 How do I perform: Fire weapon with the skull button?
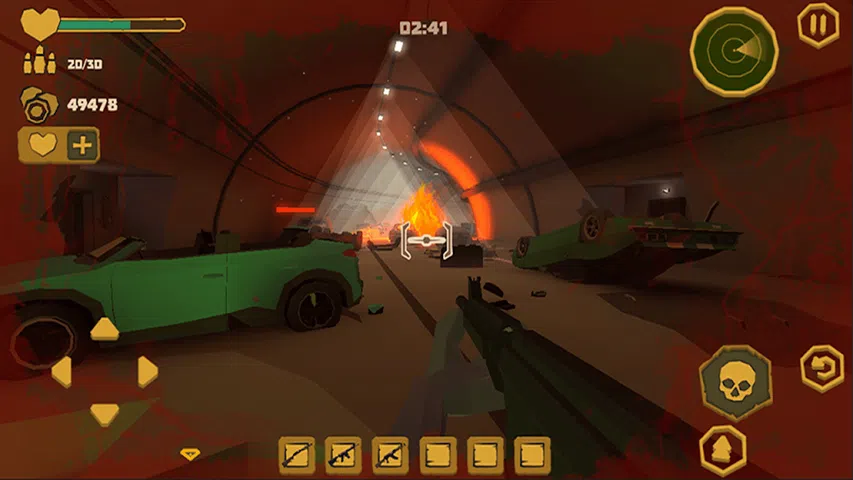point(735,383)
